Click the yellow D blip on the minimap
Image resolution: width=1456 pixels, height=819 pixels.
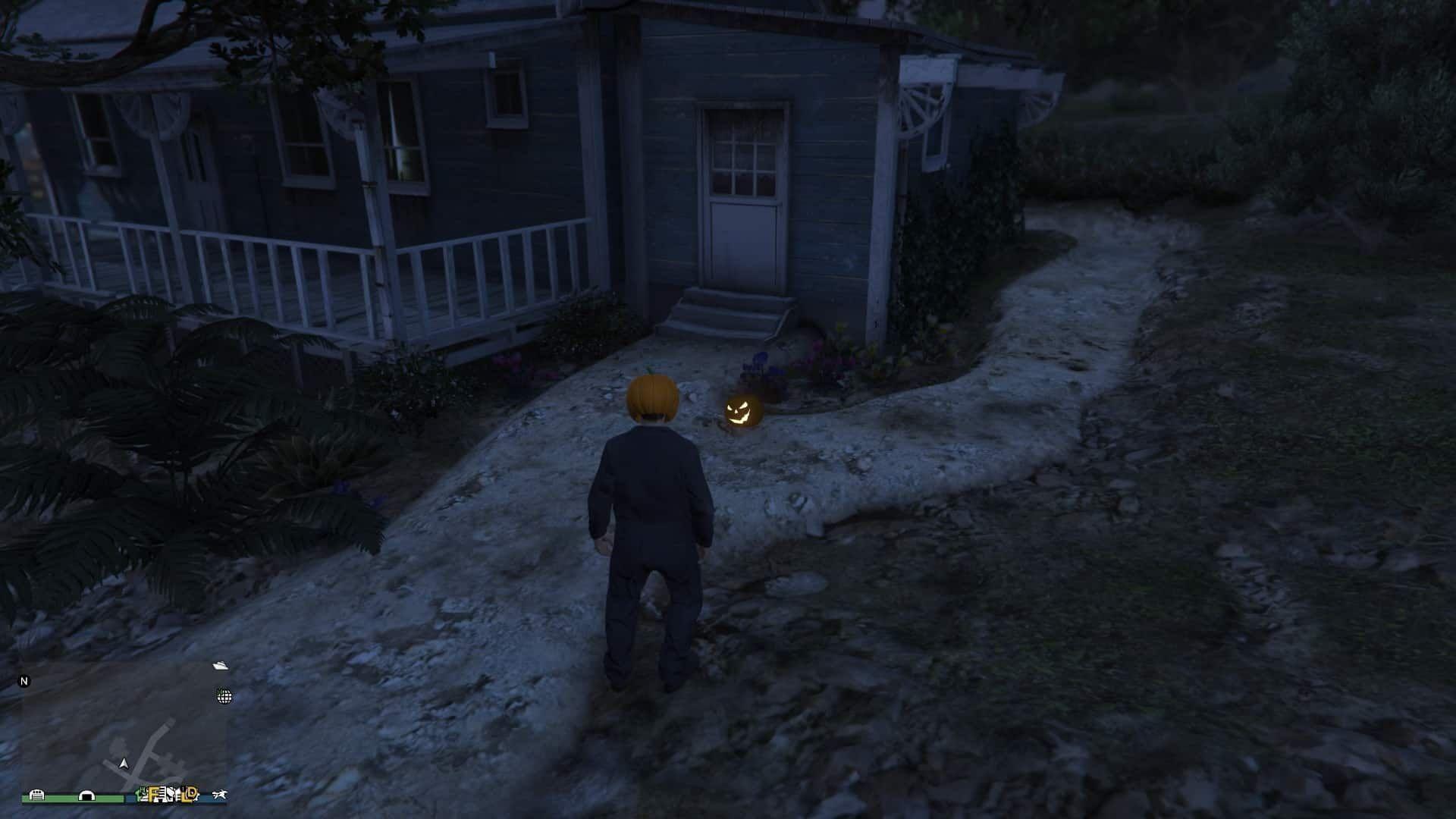coord(192,793)
